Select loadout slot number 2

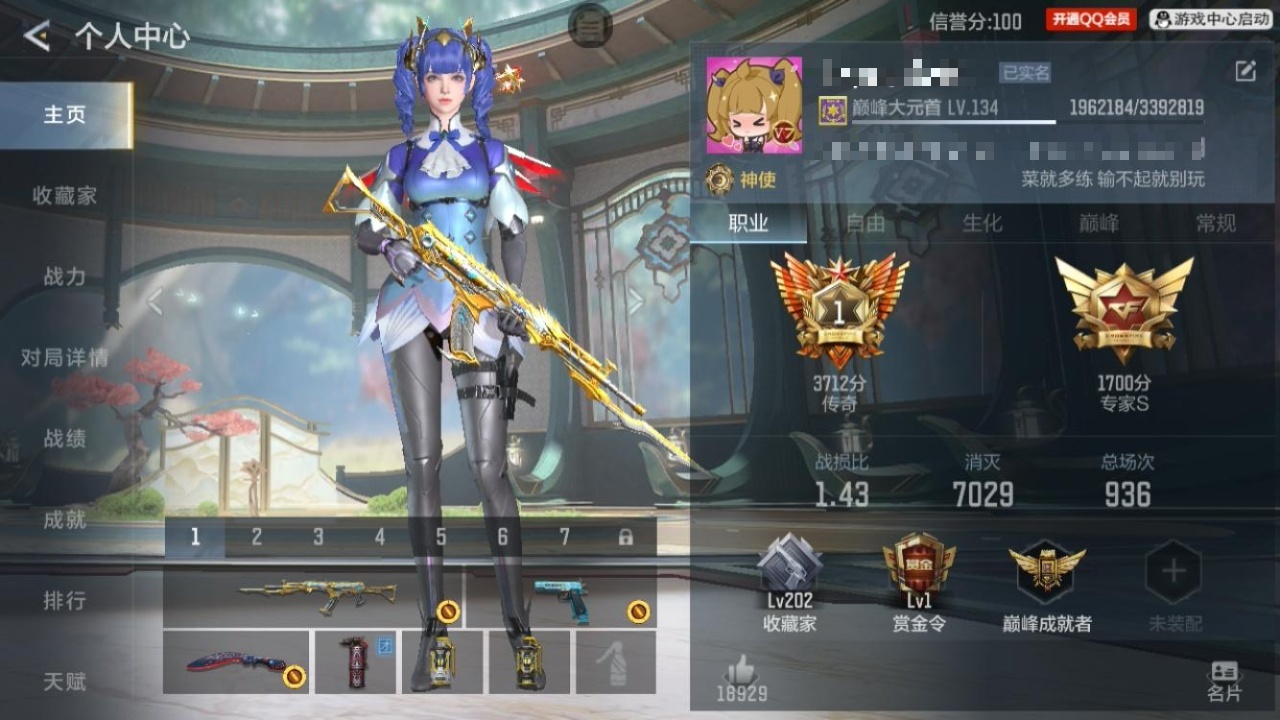coord(256,538)
